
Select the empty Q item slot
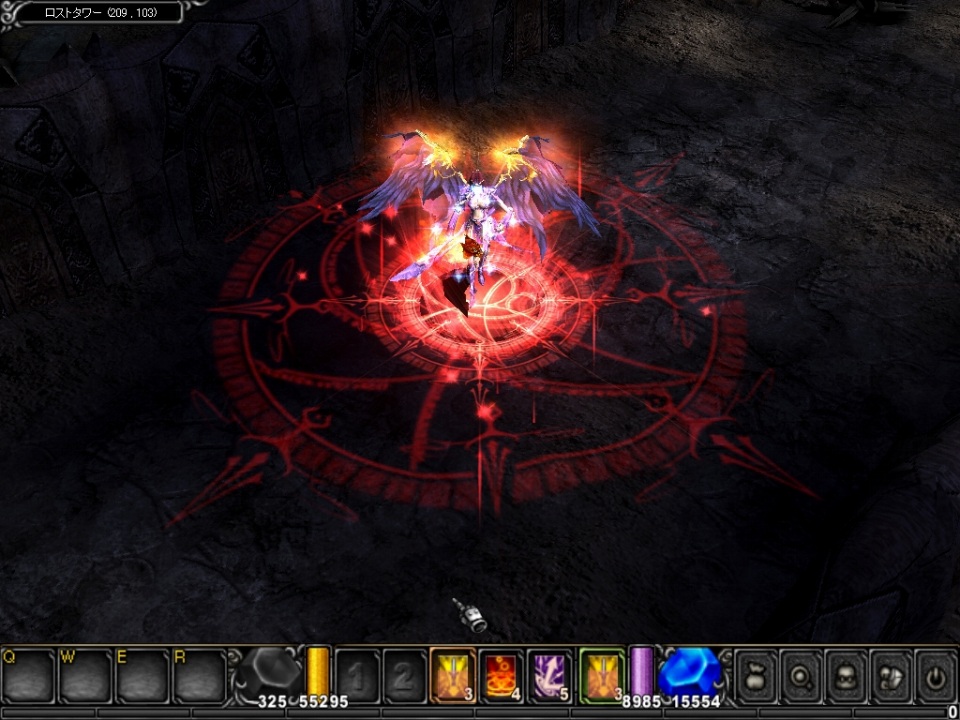pyautogui.click(x=28, y=676)
